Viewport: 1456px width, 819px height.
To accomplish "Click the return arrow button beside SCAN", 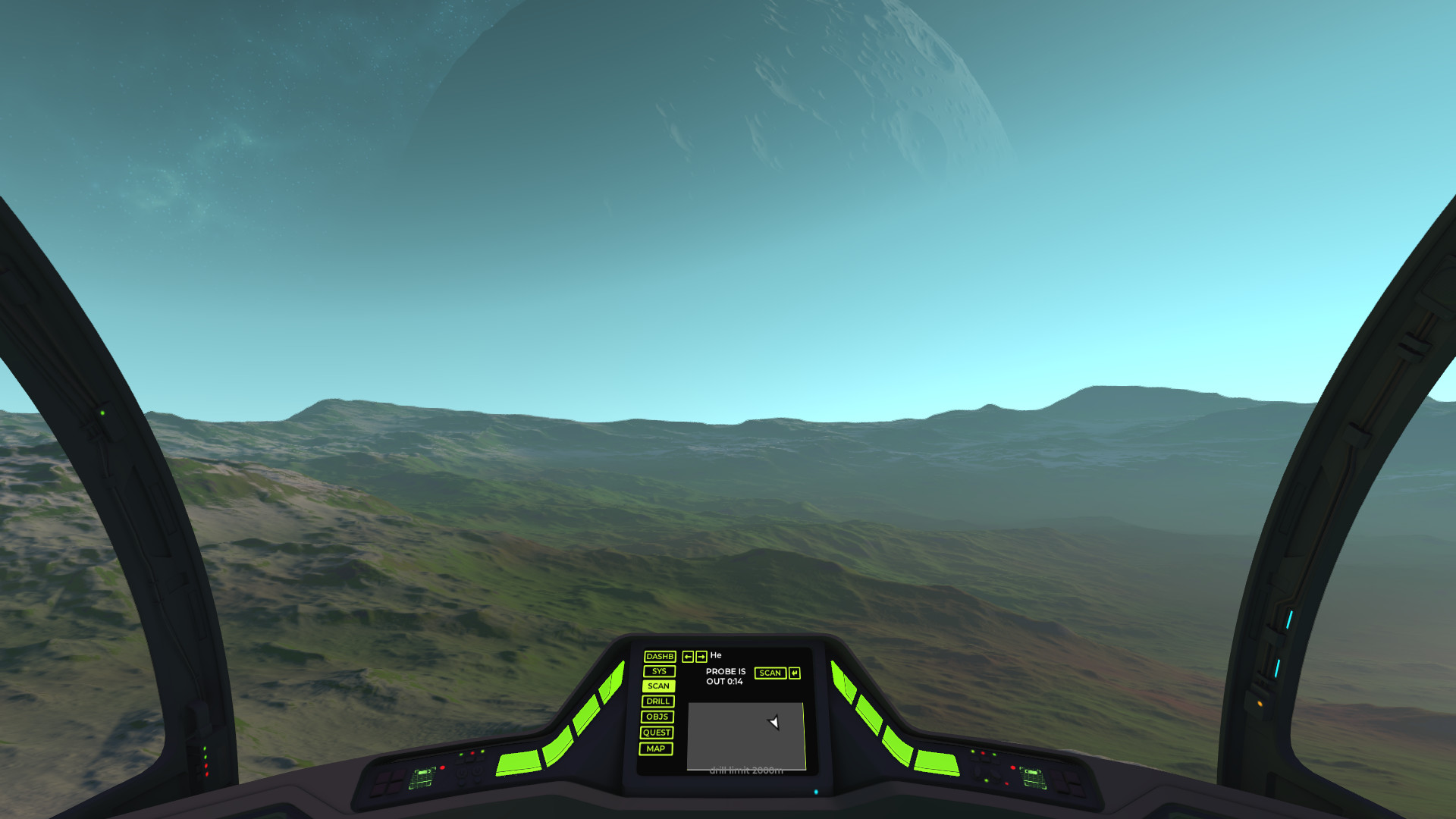I will [x=794, y=673].
